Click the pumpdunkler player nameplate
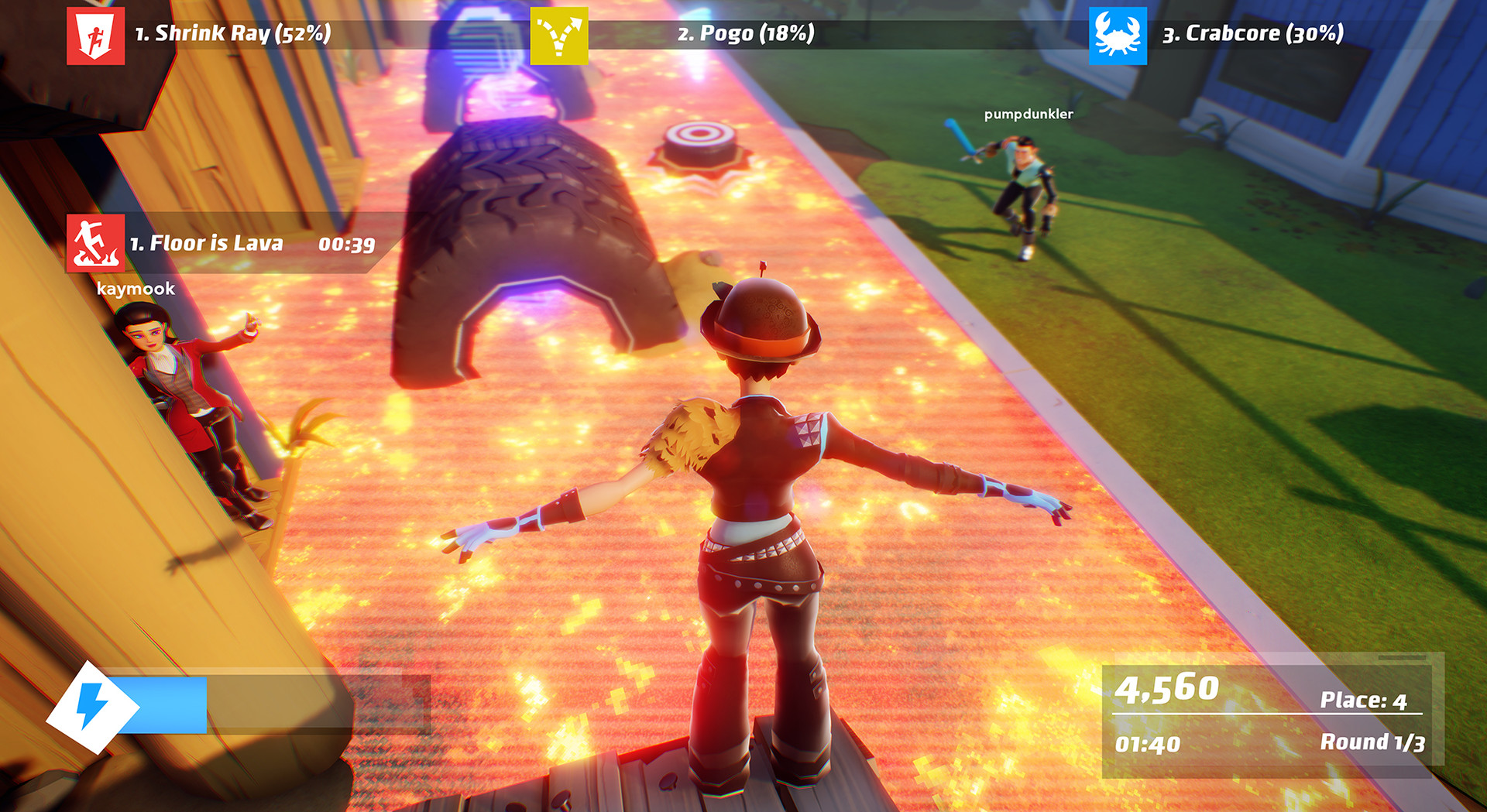Screen dimensions: 1487x812 pos(1029,115)
